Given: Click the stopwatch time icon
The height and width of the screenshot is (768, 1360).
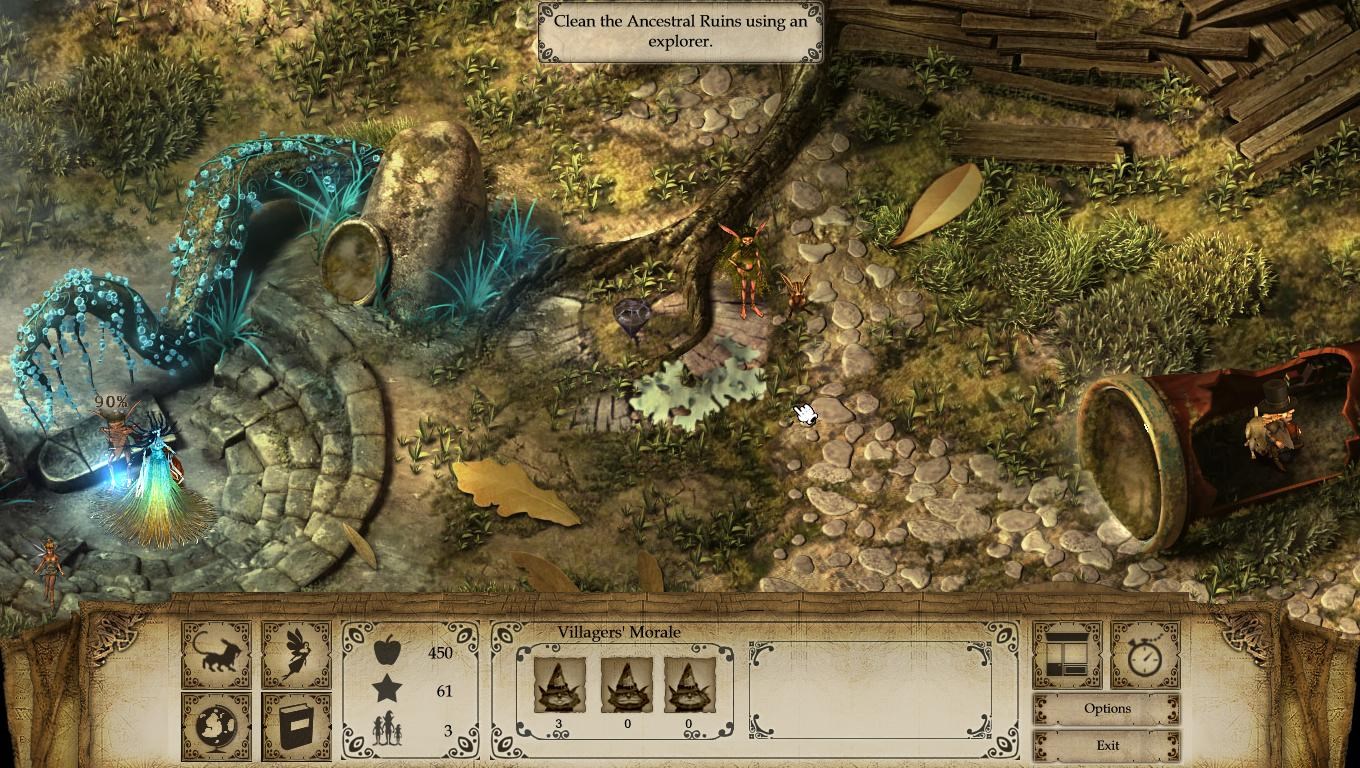Looking at the screenshot, I should pyautogui.click(x=1145, y=654).
